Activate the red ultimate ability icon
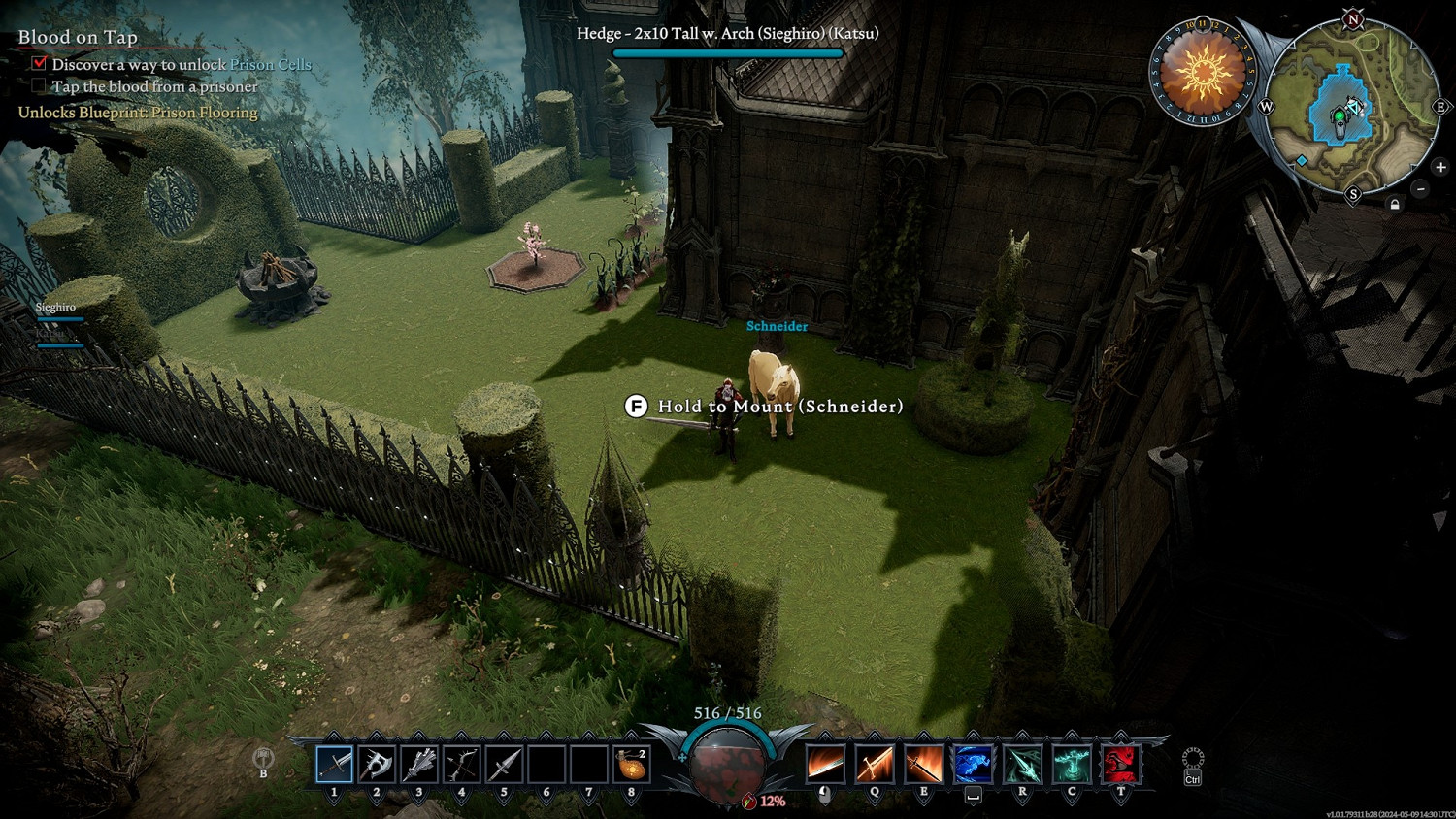The image size is (1456, 819). pyautogui.click(x=1120, y=765)
